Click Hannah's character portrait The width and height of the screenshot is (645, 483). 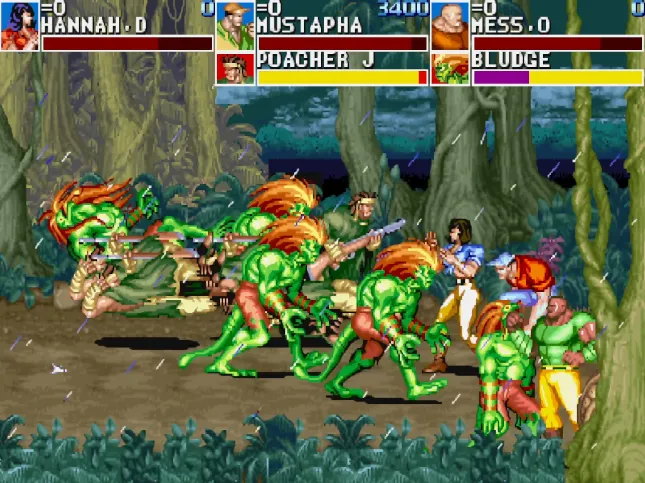pos(20,26)
